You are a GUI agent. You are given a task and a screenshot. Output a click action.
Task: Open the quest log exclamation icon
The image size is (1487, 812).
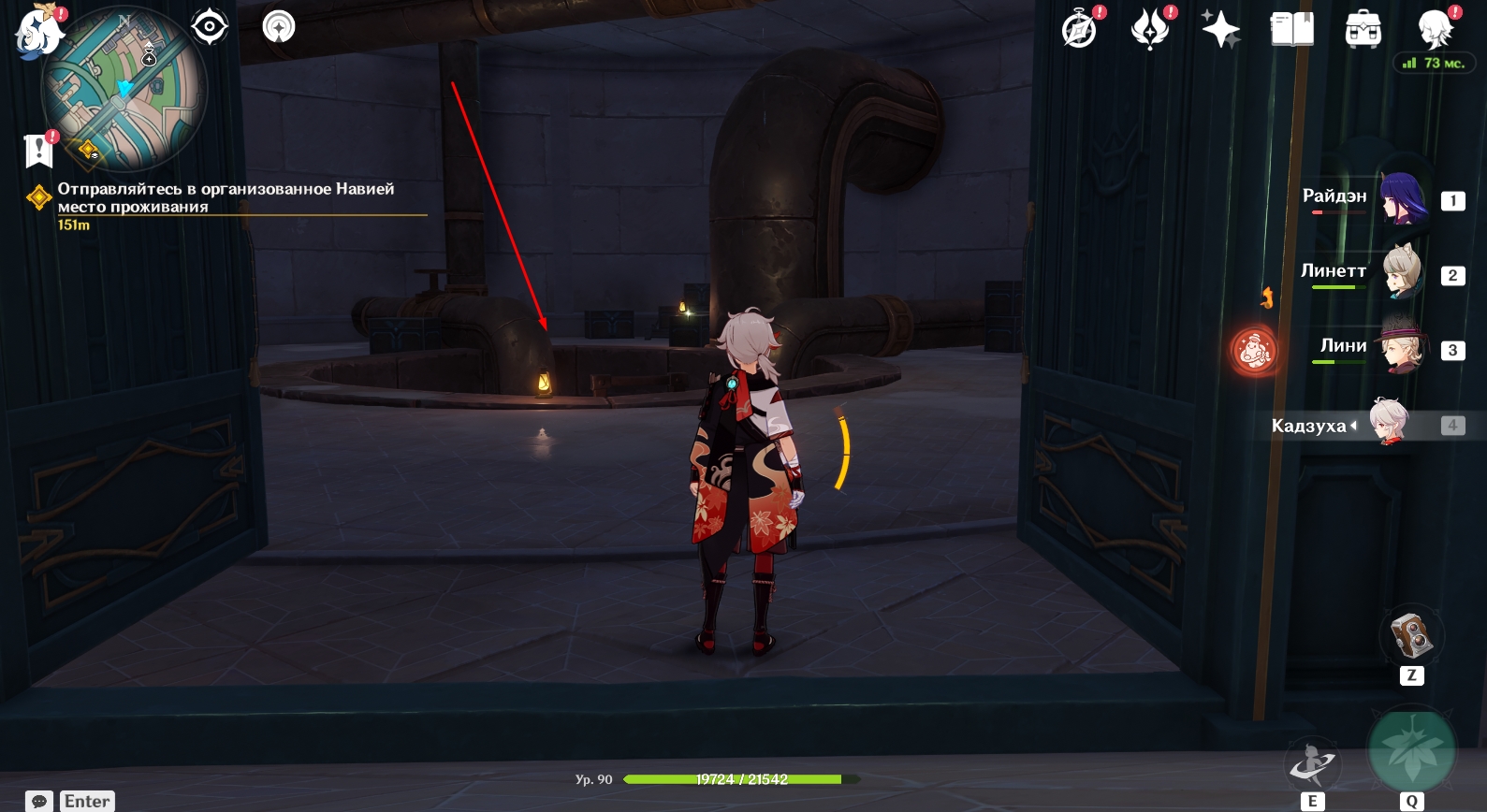tap(38, 150)
